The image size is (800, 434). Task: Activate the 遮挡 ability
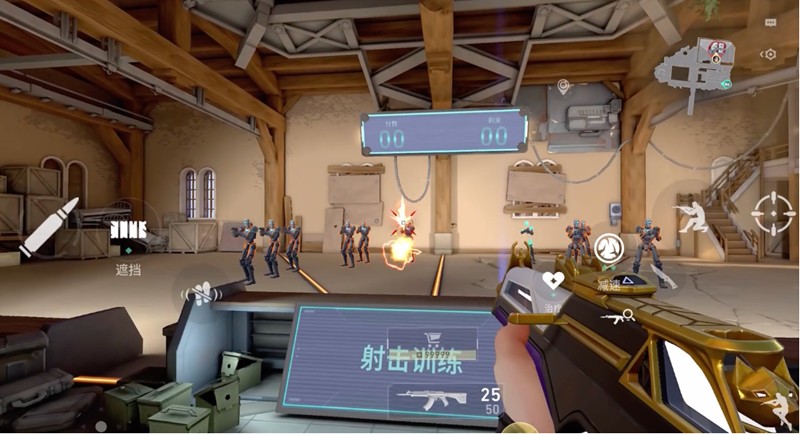(x=129, y=235)
